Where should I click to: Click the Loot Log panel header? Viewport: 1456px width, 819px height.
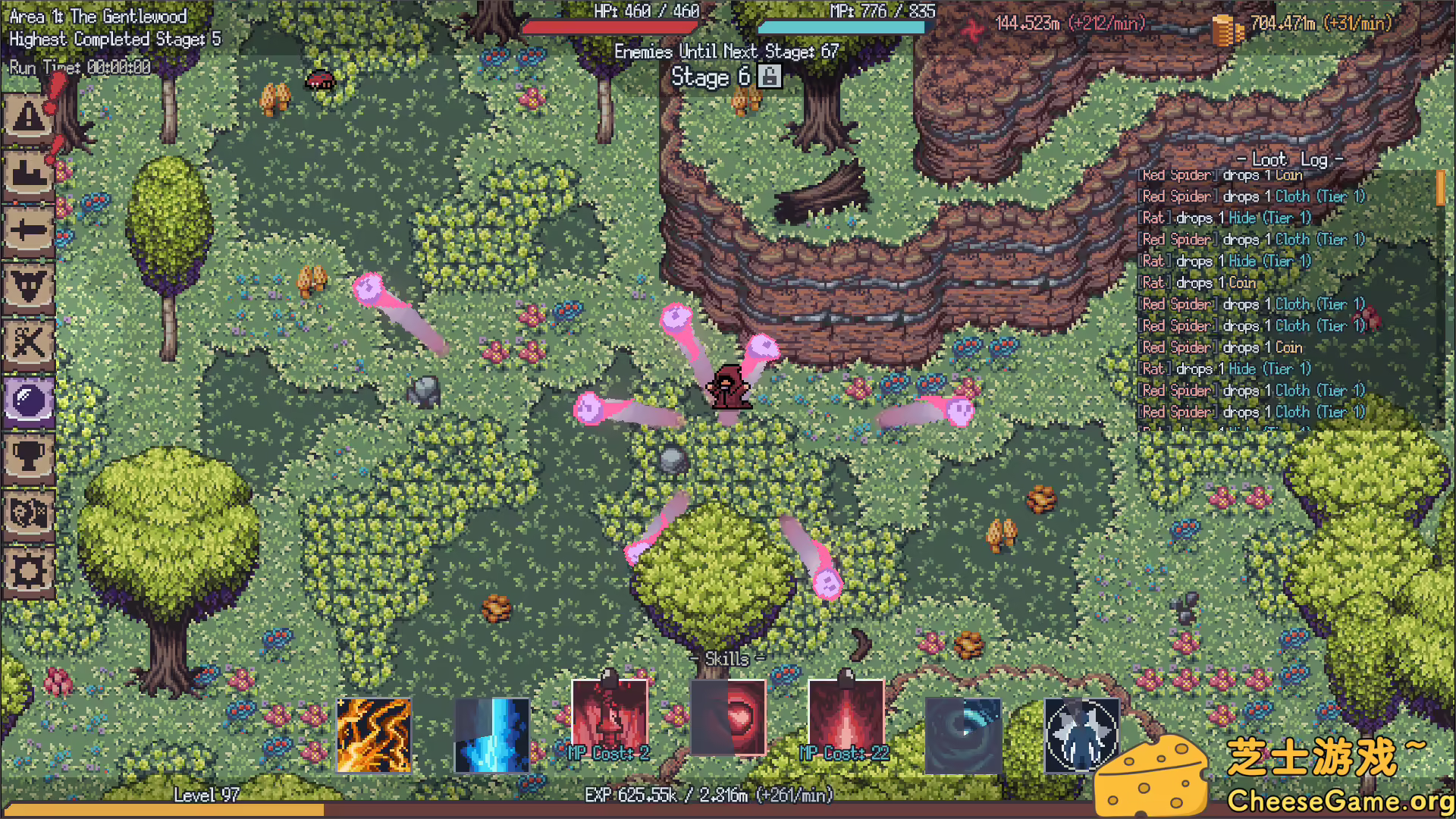click(1289, 159)
